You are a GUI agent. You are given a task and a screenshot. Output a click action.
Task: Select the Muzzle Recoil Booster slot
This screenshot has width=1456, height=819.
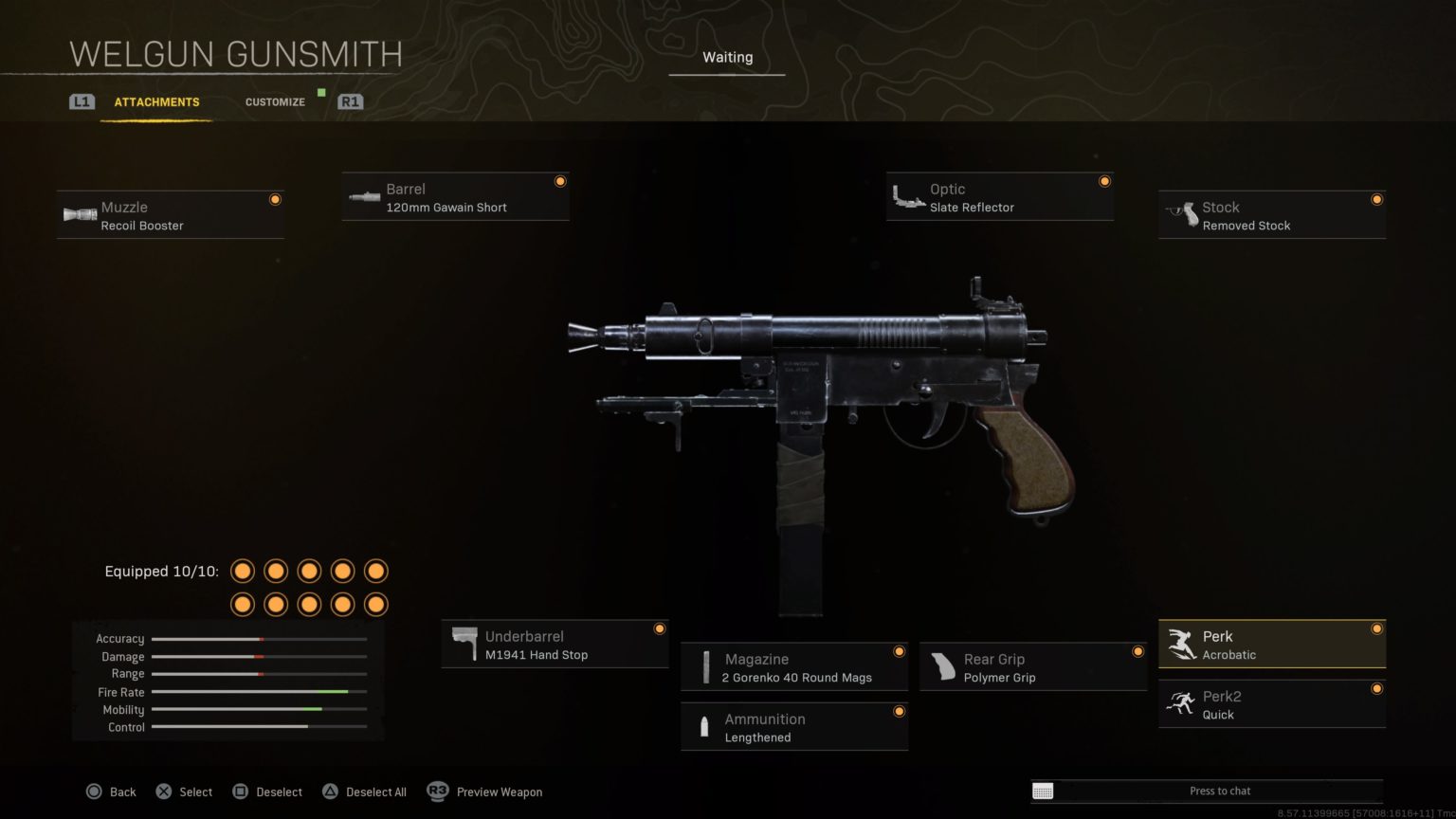[x=171, y=214]
